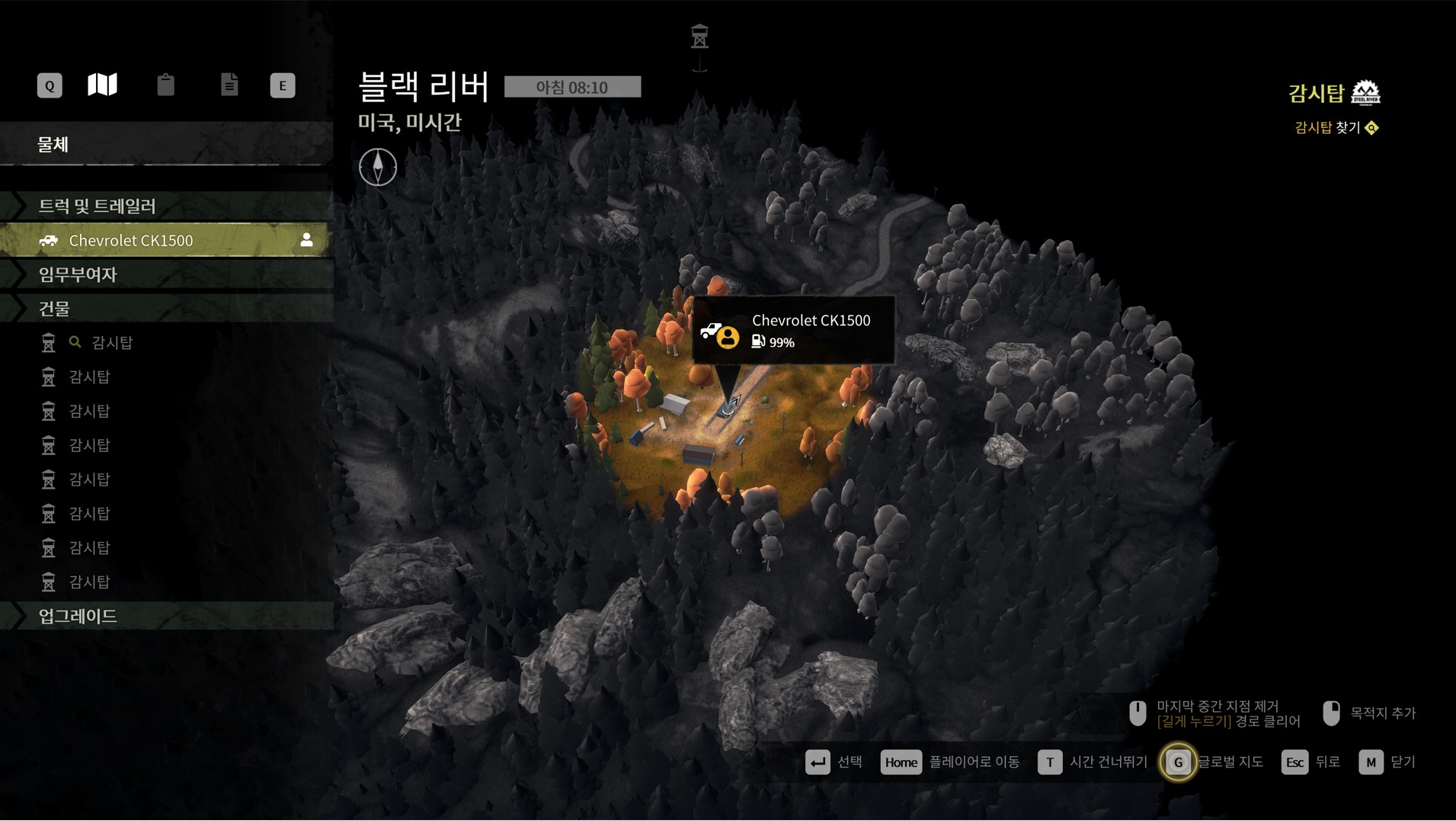
Task: Open the document log tab
Action: coord(229,85)
